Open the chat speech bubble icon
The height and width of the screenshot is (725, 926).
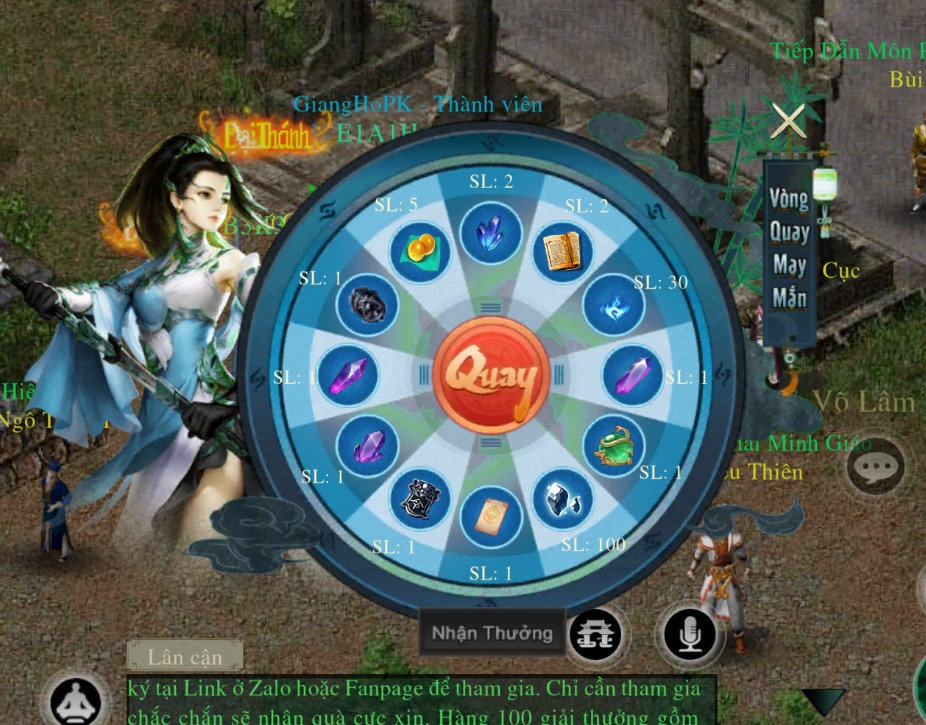coord(876,465)
